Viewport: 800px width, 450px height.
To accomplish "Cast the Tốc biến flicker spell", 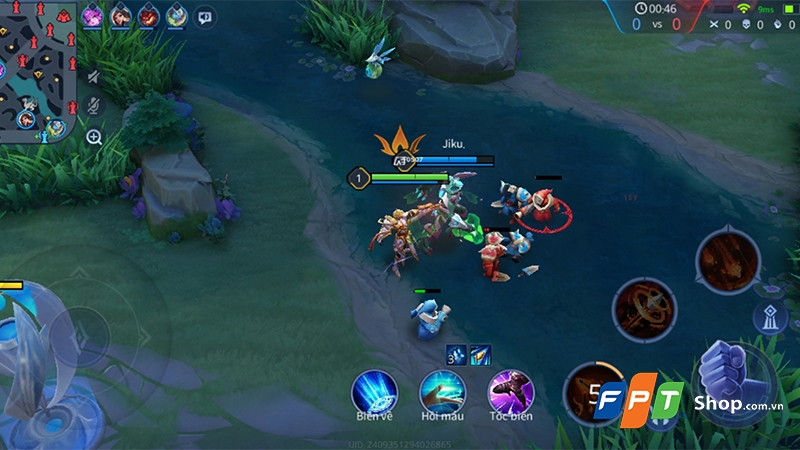I will [510, 390].
